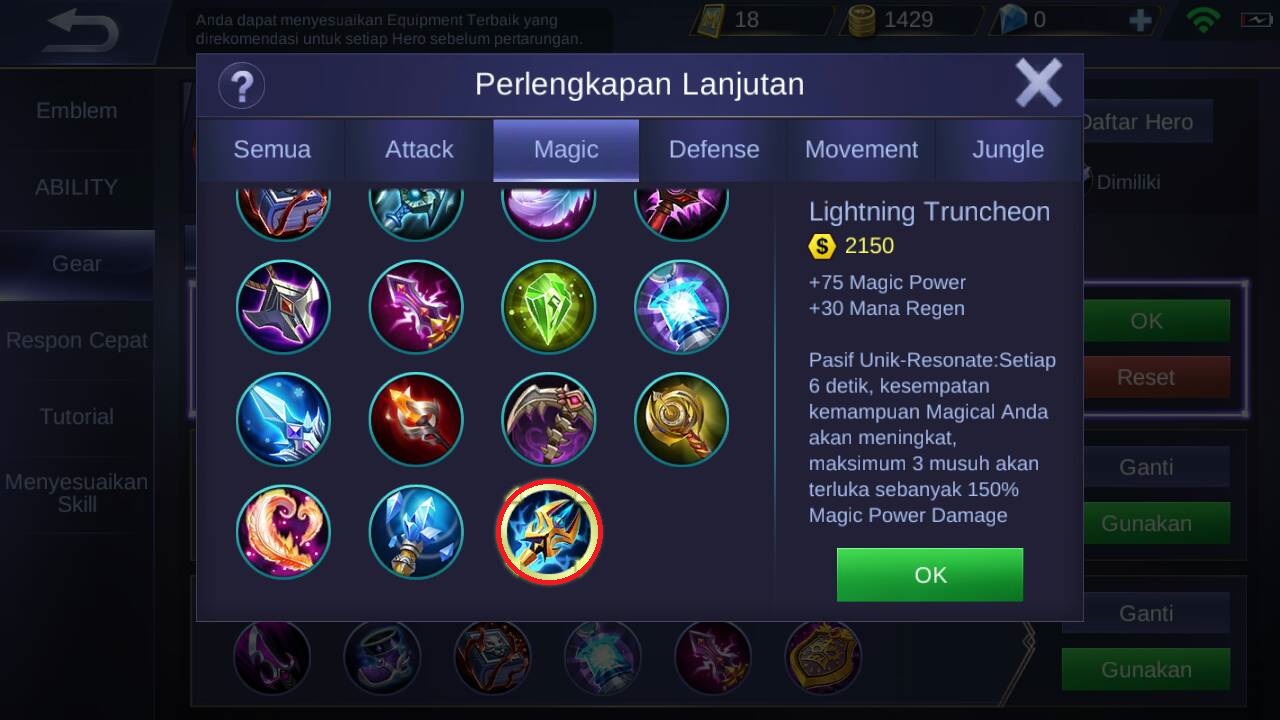
Task: Switch to the Semua tab
Action: [x=271, y=150]
